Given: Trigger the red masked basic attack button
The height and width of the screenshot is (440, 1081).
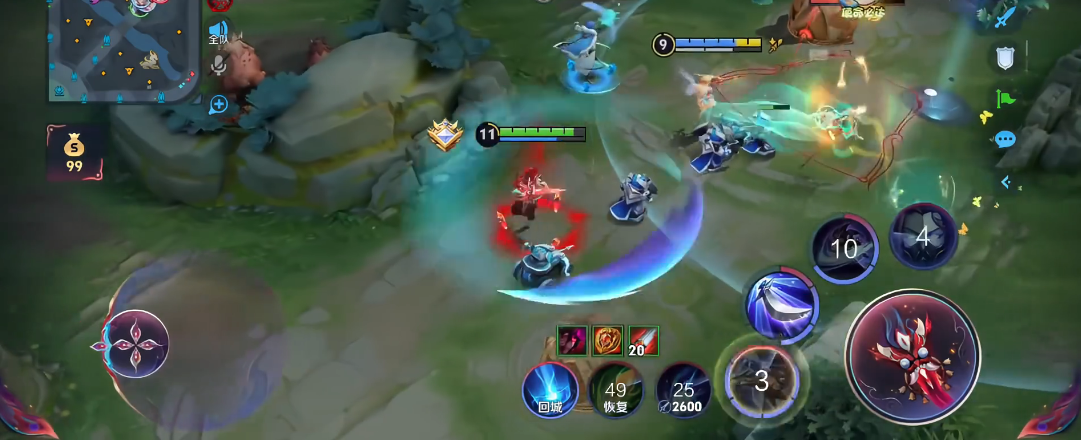Looking at the screenshot, I should [x=911, y=354].
